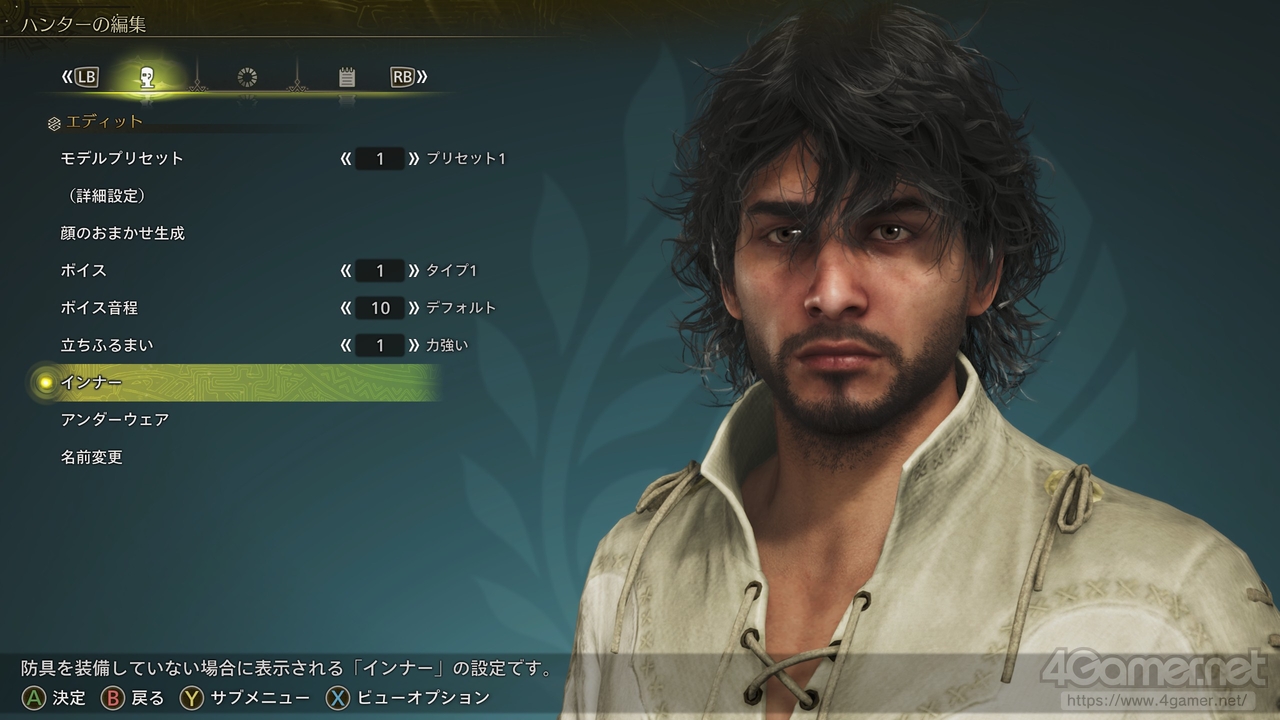
Task: Lower ボイス音程 with the left arrow
Action: point(346,308)
